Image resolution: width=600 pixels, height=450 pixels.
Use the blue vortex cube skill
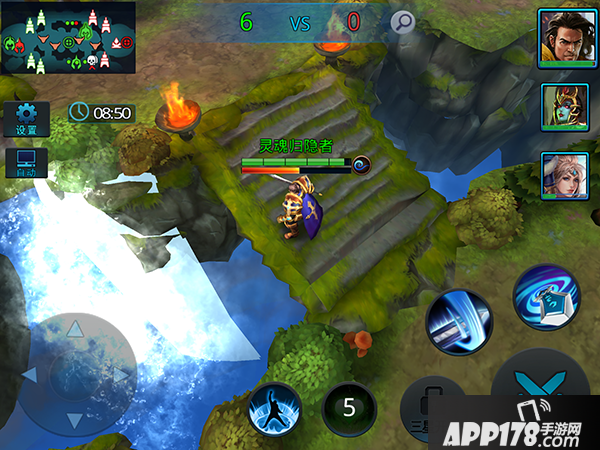pos(546,297)
